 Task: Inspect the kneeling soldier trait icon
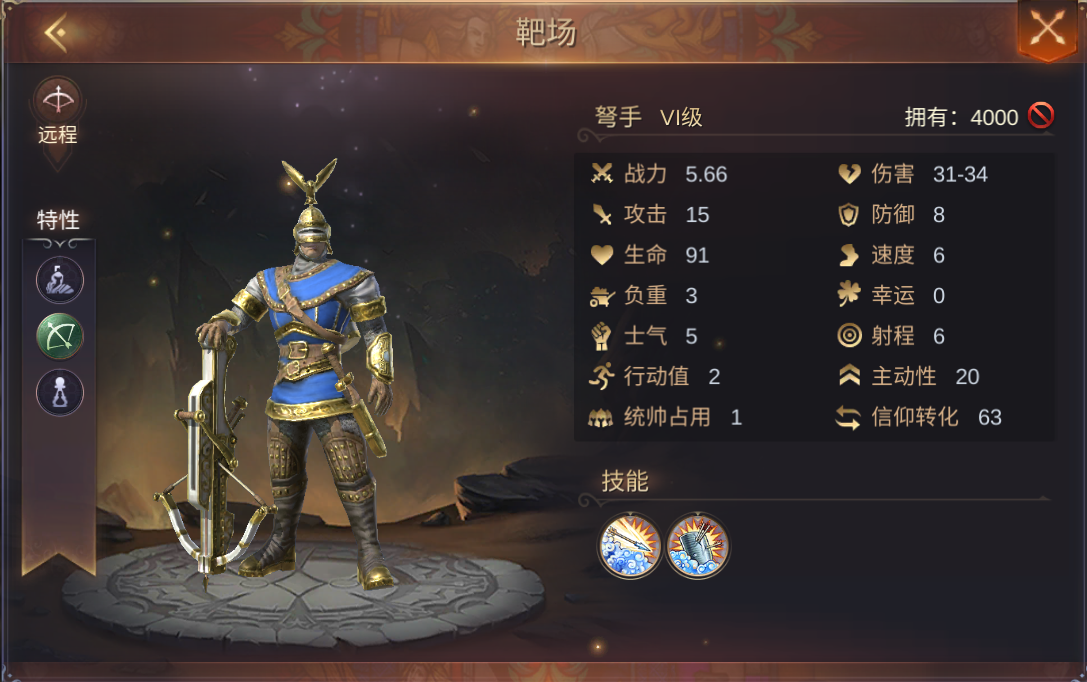[59, 279]
